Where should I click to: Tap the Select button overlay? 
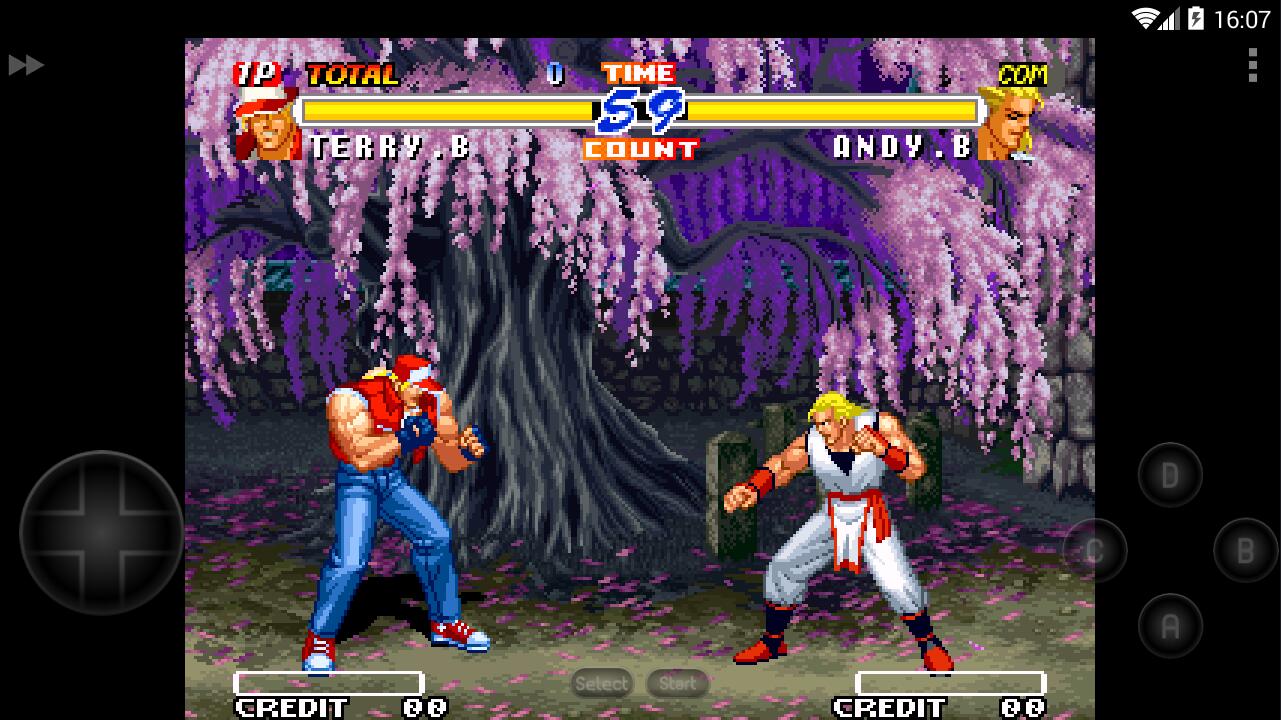[602, 684]
